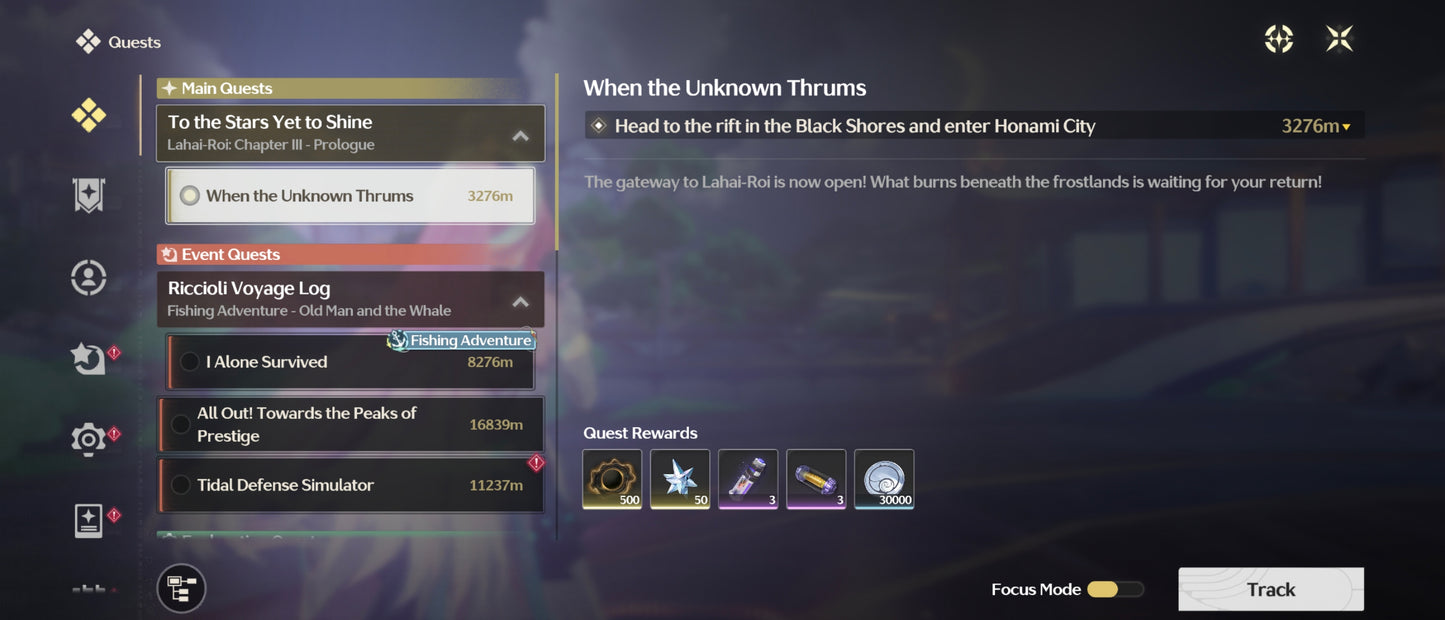Click the round compass icon beside close
This screenshot has height=620, width=1445.
(1279, 39)
